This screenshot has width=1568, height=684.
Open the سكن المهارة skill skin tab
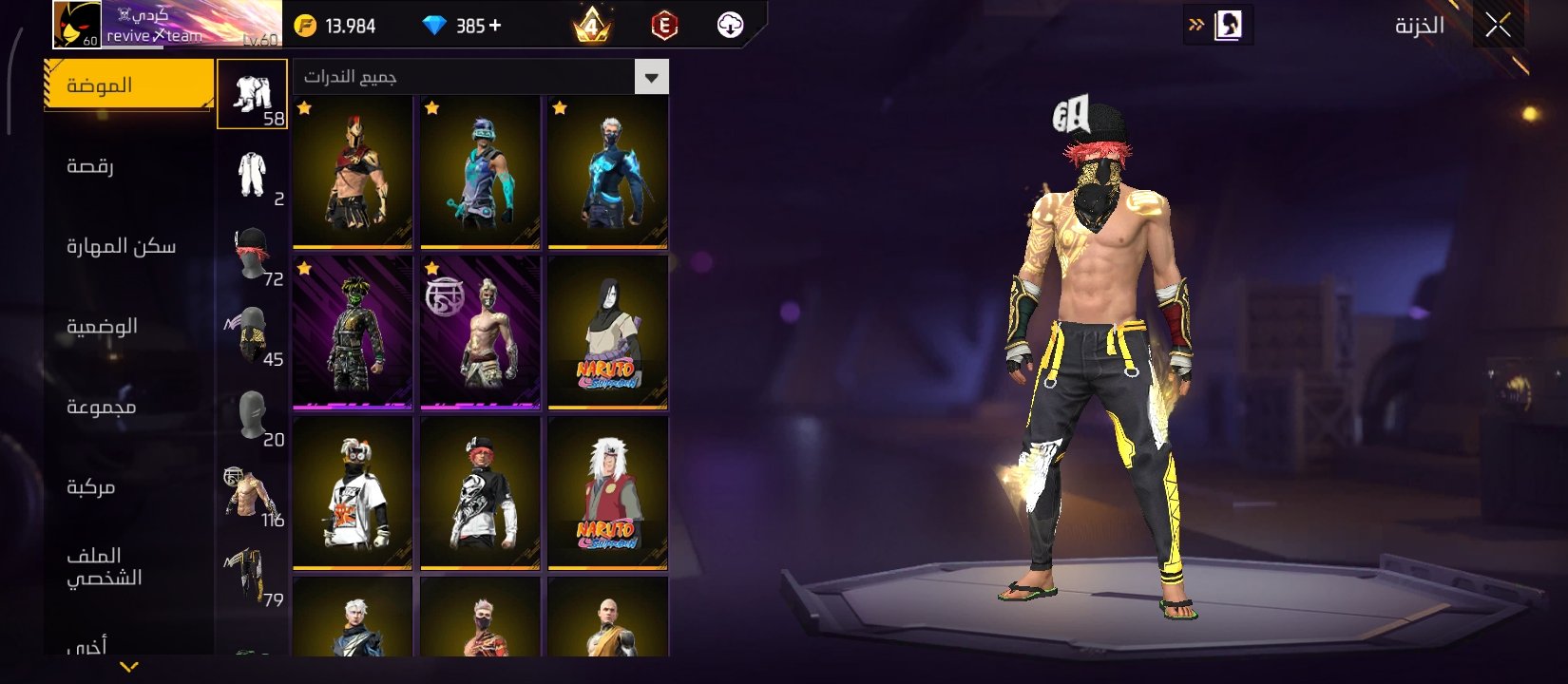121,246
